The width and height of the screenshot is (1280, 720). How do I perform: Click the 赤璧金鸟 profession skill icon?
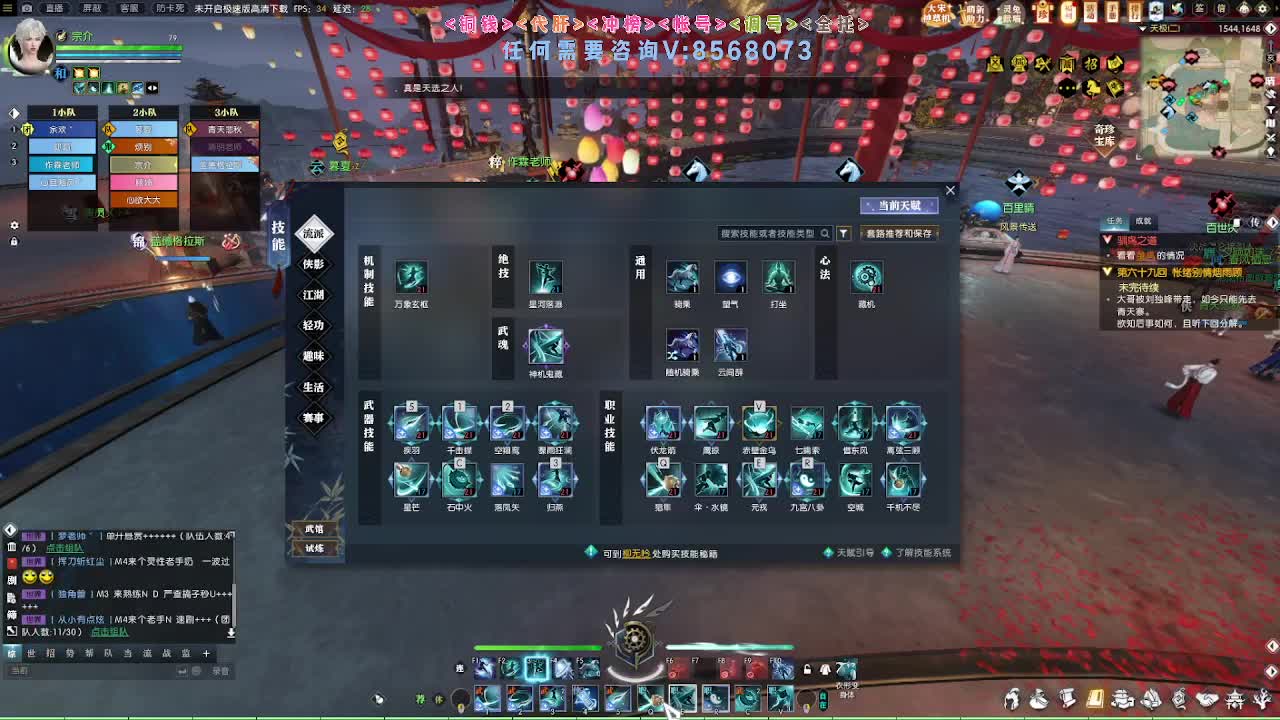pyautogui.click(x=759, y=423)
